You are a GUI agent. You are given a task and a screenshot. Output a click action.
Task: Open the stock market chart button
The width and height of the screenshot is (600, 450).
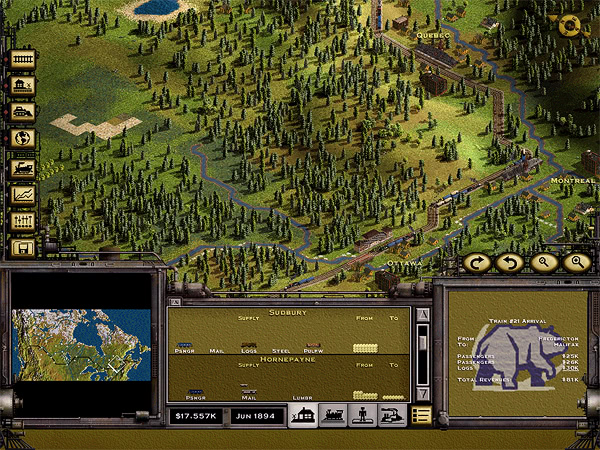[x=22, y=194]
